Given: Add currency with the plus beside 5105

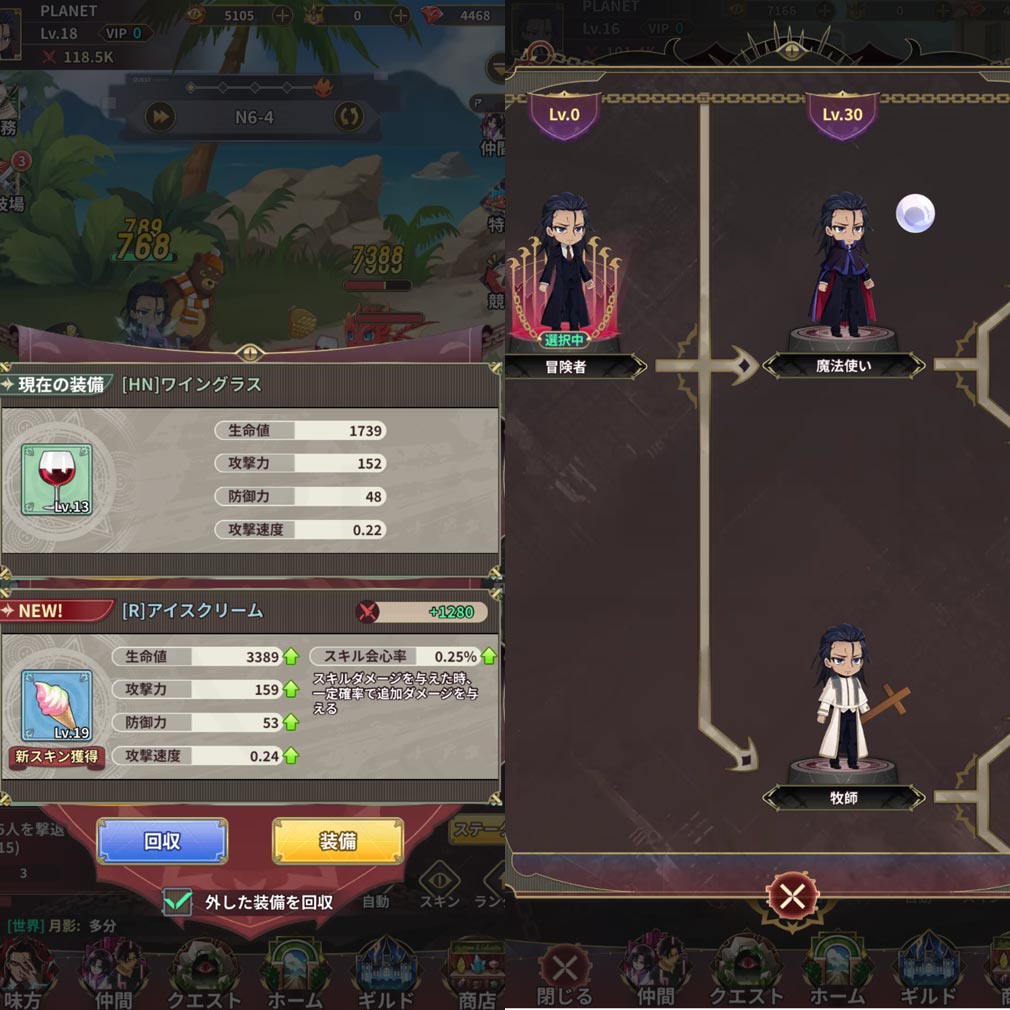Looking at the screenshot, I should (x=282, y=15).
